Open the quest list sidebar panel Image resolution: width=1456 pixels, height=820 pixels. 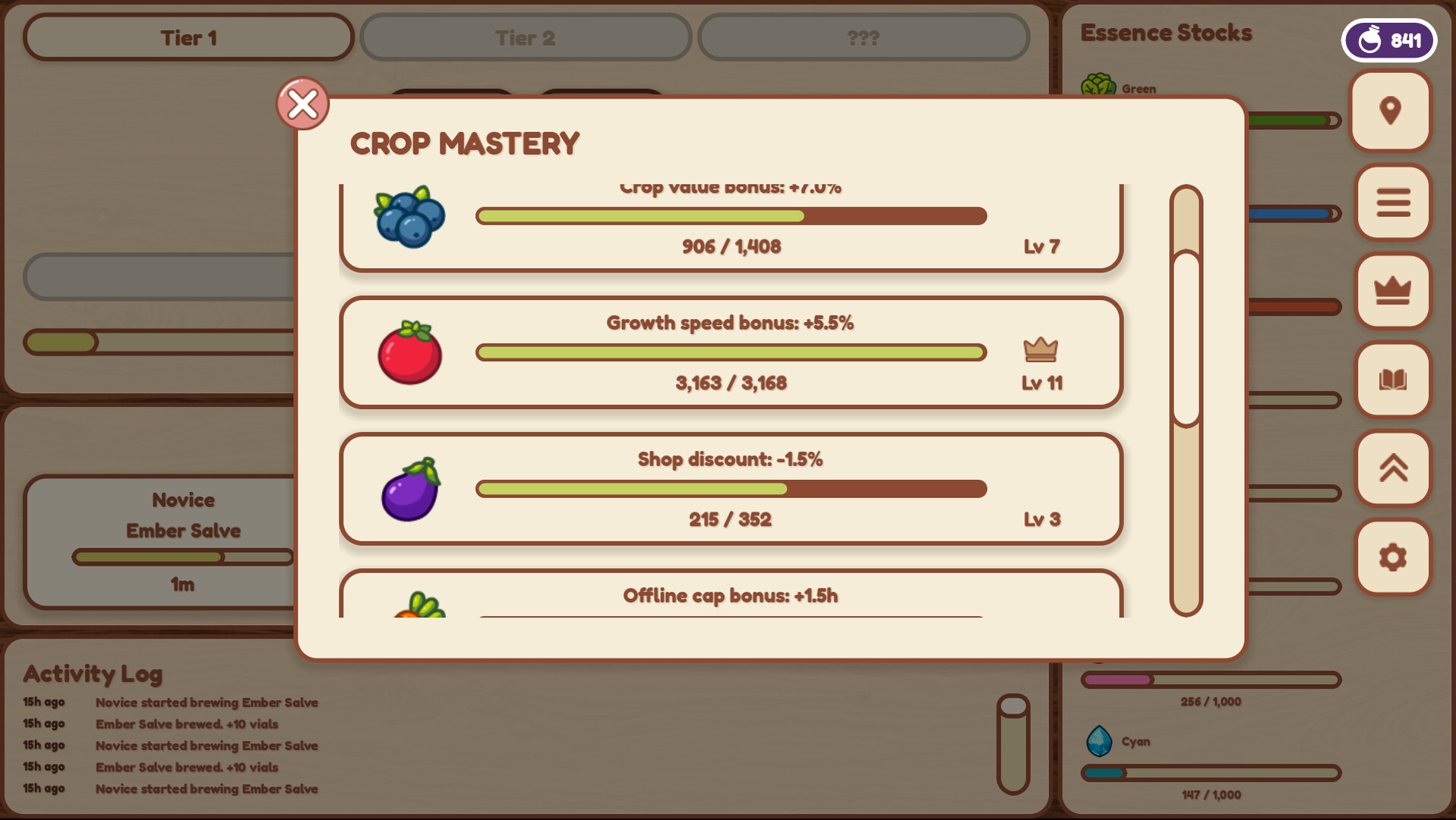pyautogui.click(x=1391, y=202)
